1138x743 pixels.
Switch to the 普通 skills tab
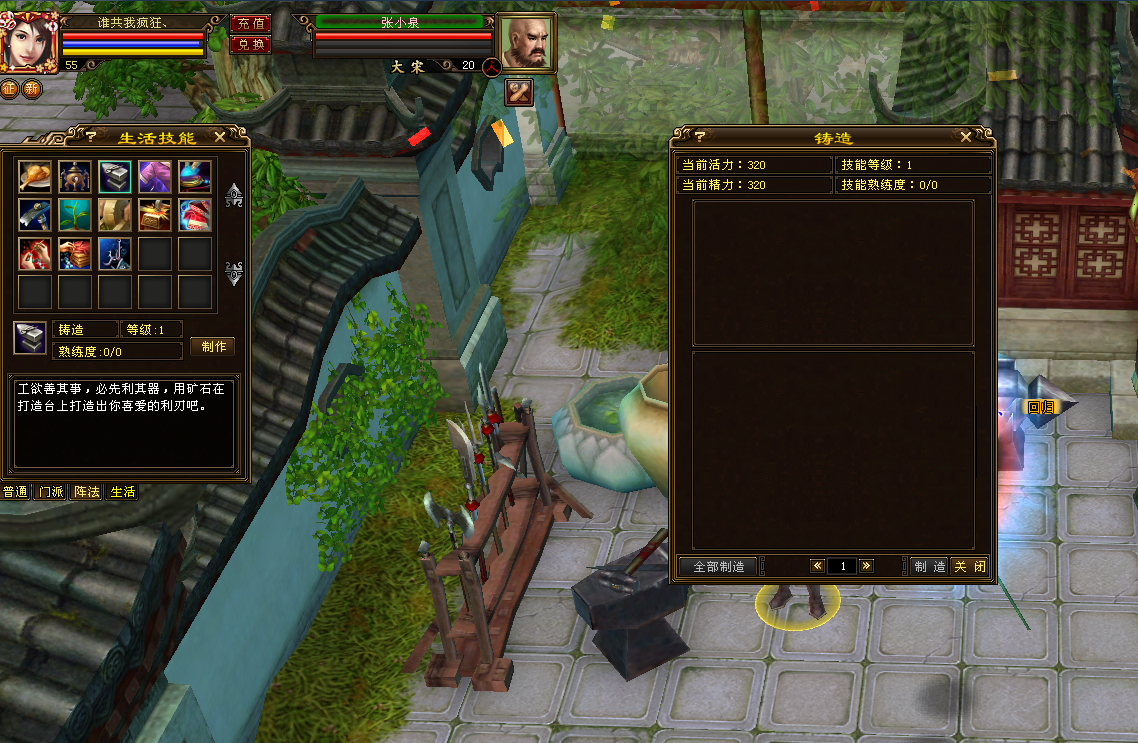(x=15, y=492)
